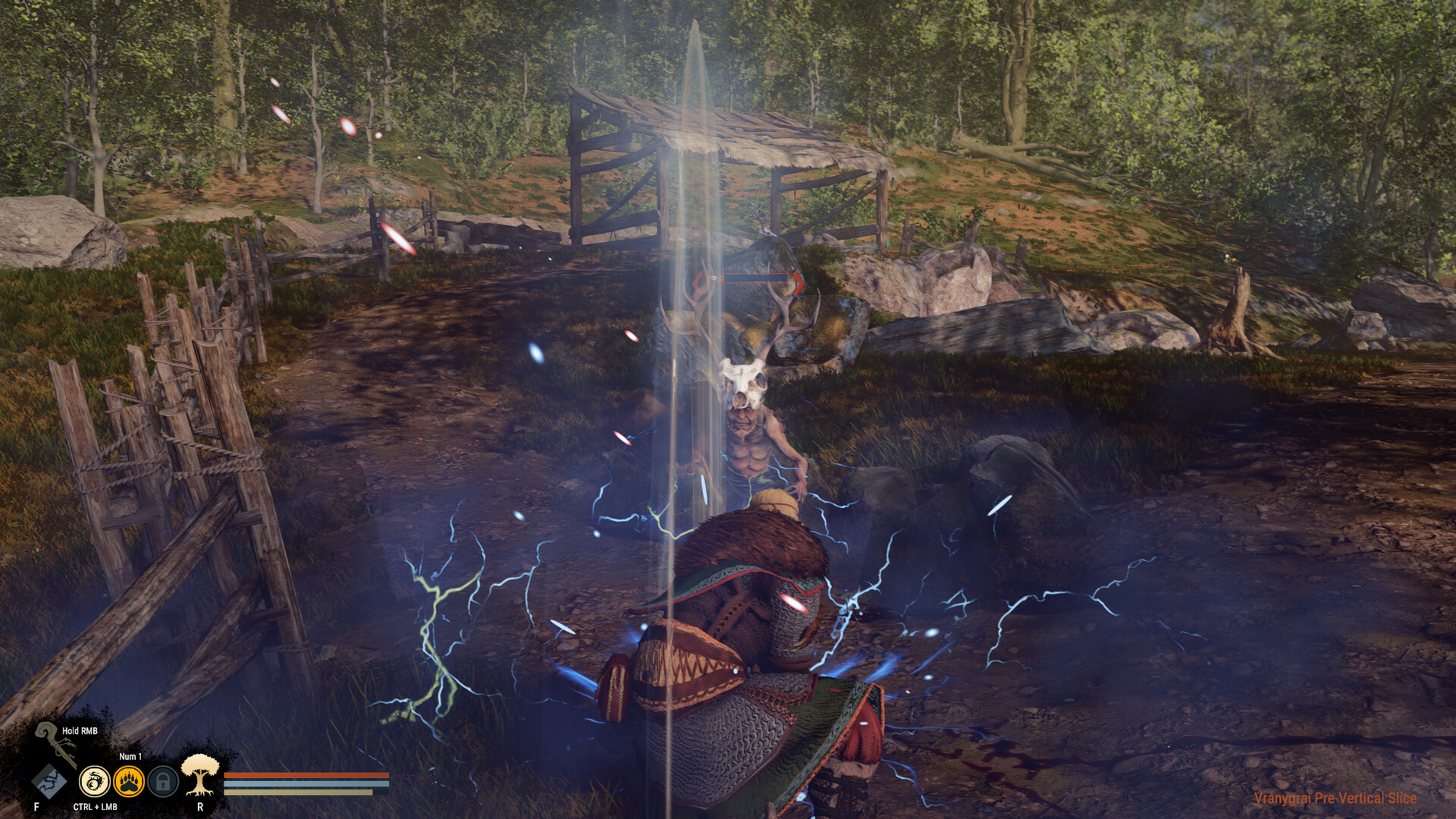Open the highlighted yellow paw ability

click(x=129, y=782)
